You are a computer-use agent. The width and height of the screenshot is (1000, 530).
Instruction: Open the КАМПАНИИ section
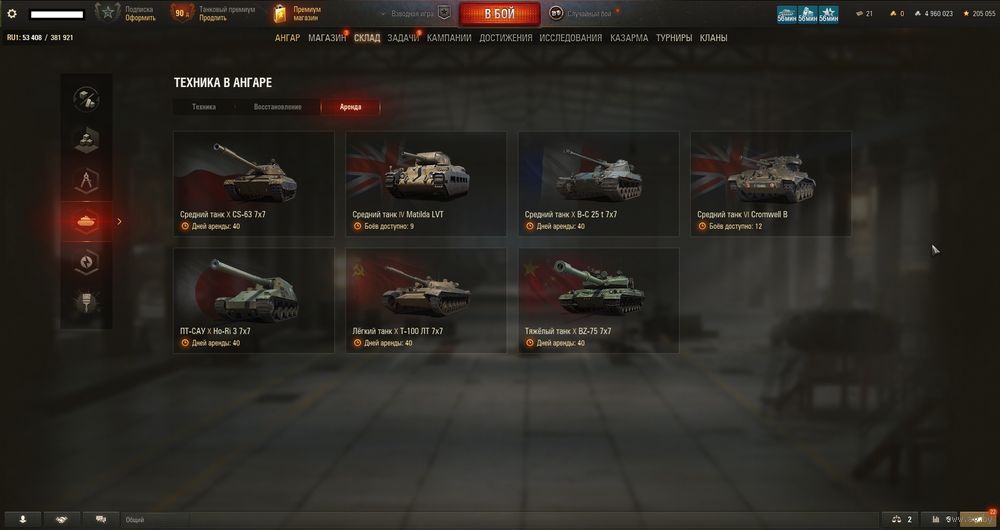(449, 38)
